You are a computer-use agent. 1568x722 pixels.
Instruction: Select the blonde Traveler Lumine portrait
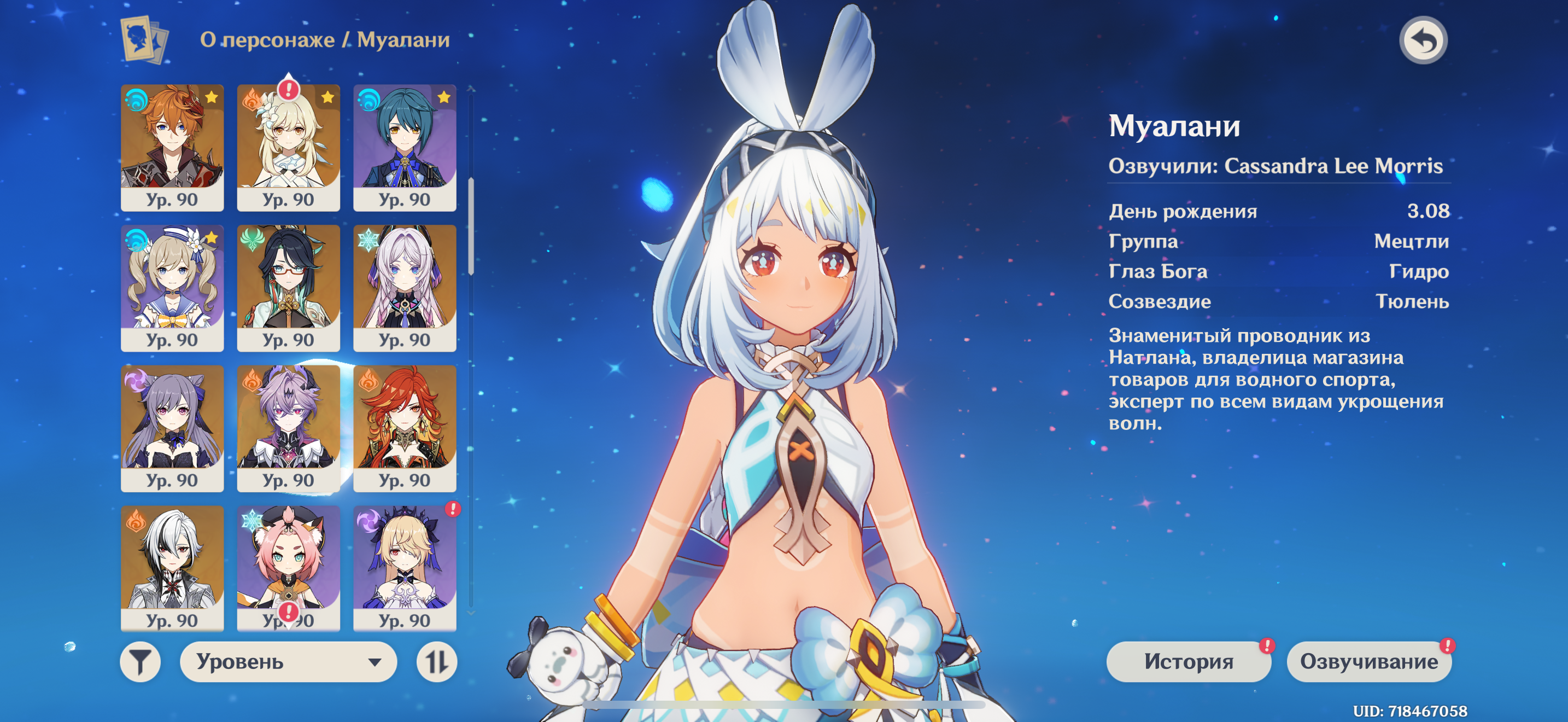tap(288, 147)
